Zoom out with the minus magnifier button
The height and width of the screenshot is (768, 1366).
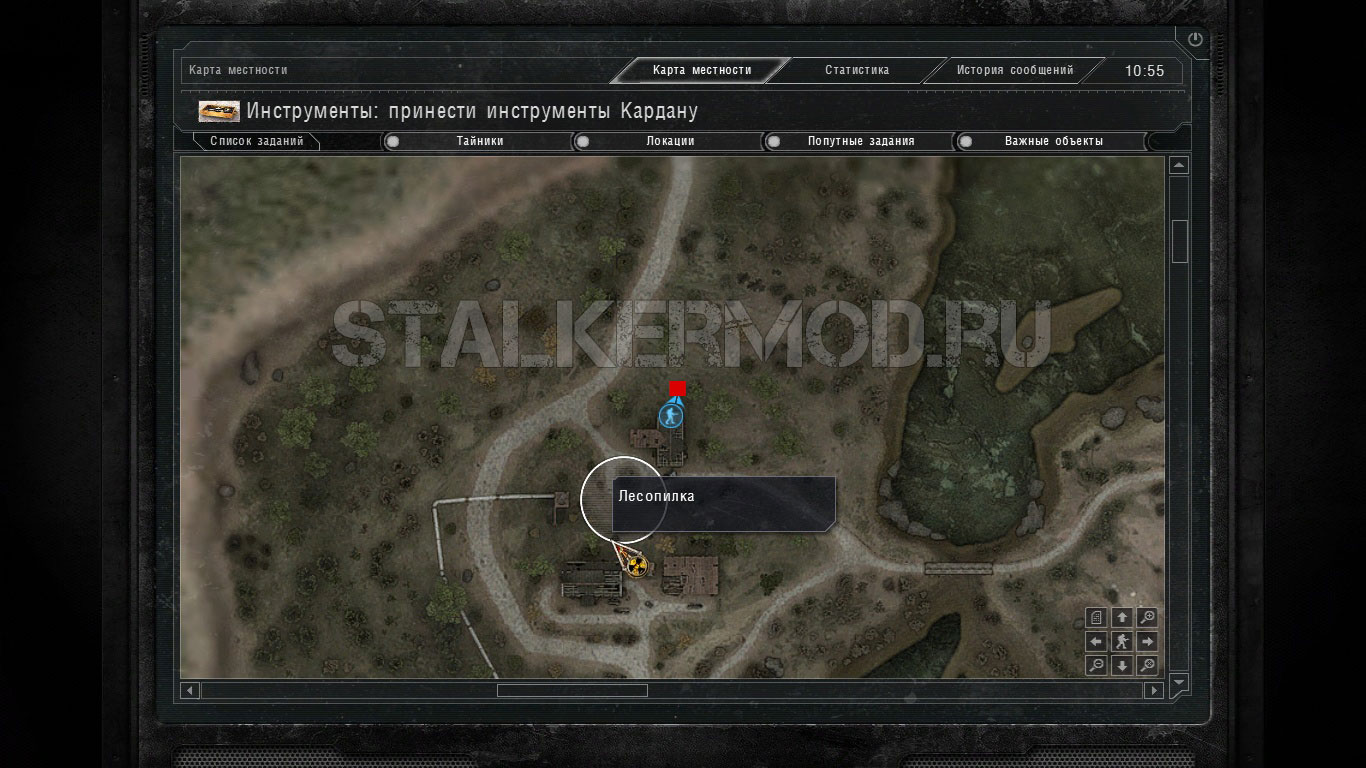(x=1096, y=665)
